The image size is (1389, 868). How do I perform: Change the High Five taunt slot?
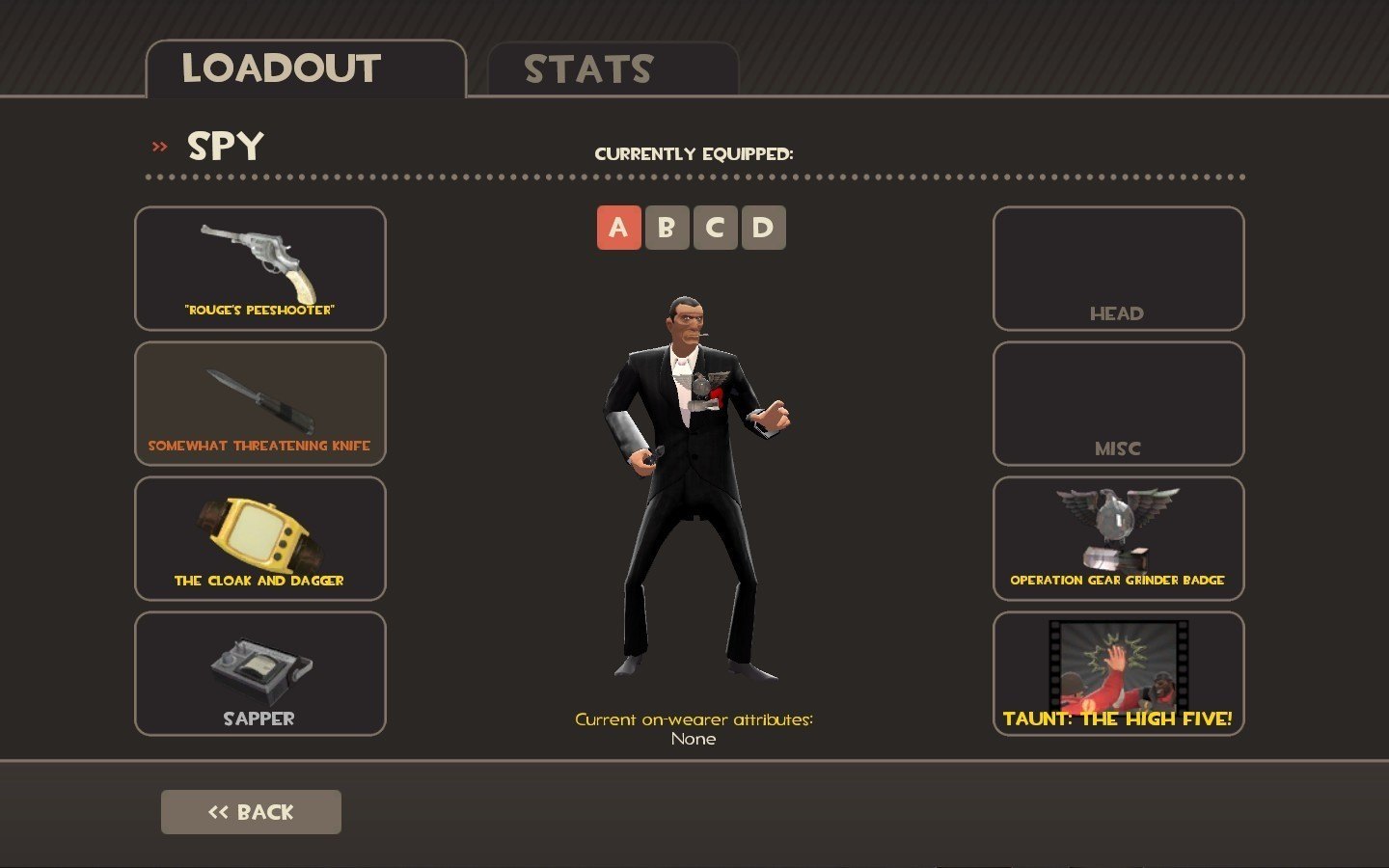tap(1118, 673)
